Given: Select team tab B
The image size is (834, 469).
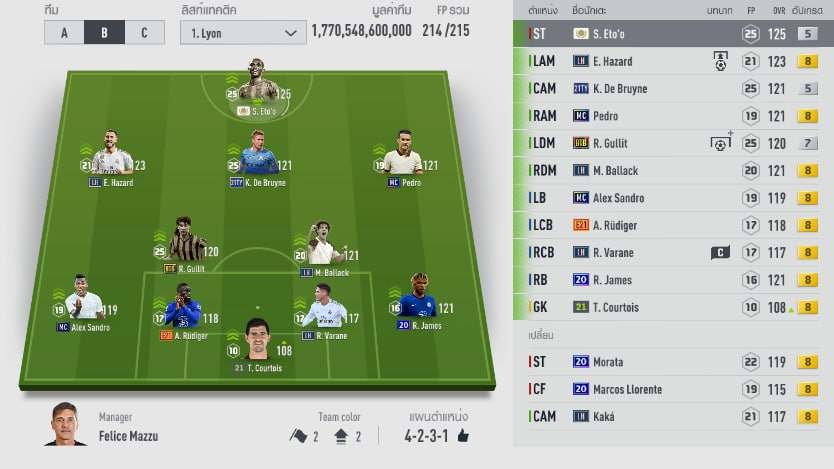Looking at the screenshot, I should 104,32.
